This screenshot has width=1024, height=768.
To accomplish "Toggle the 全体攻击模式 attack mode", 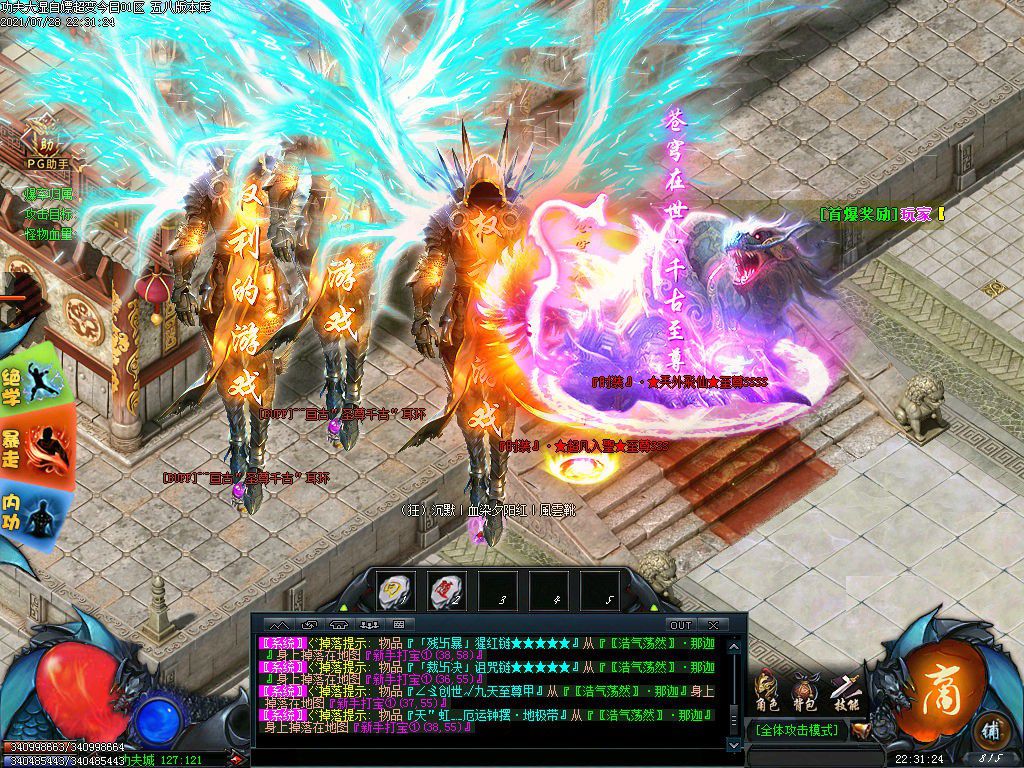I will click(x=796, y=730).
